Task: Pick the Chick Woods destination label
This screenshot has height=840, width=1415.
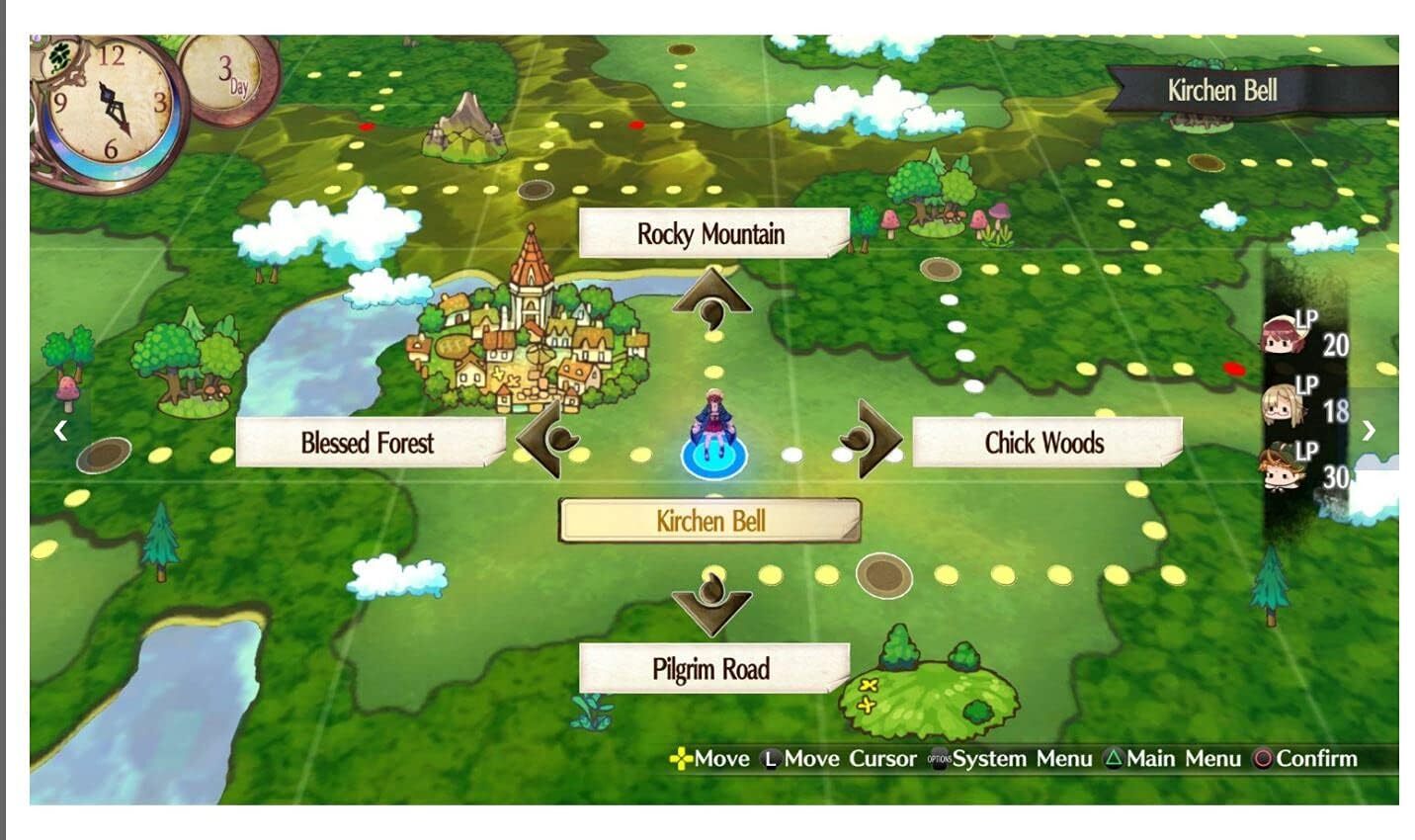Action: tap(1044, 443)
